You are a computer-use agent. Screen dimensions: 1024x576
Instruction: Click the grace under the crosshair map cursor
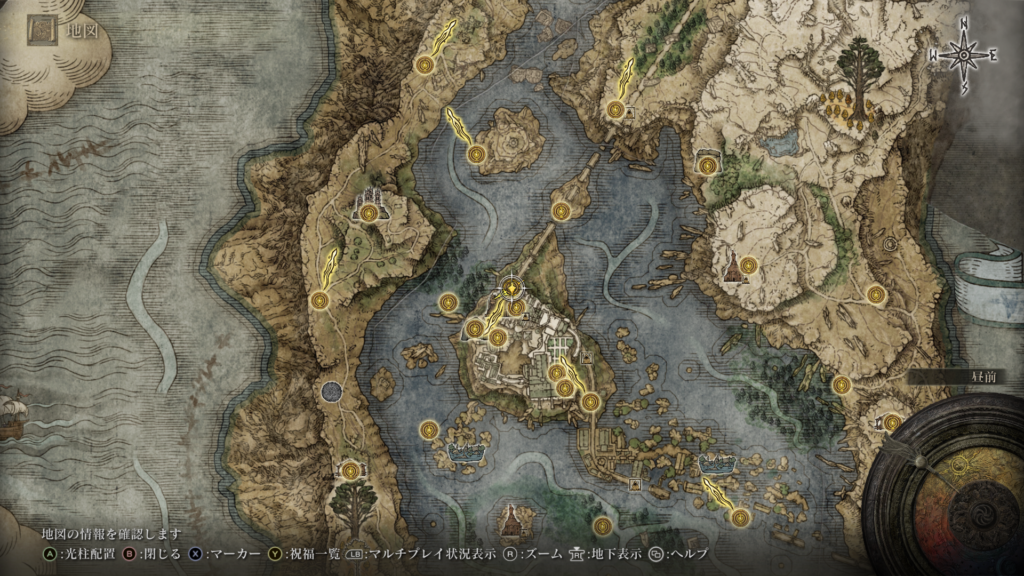(513, 289)
